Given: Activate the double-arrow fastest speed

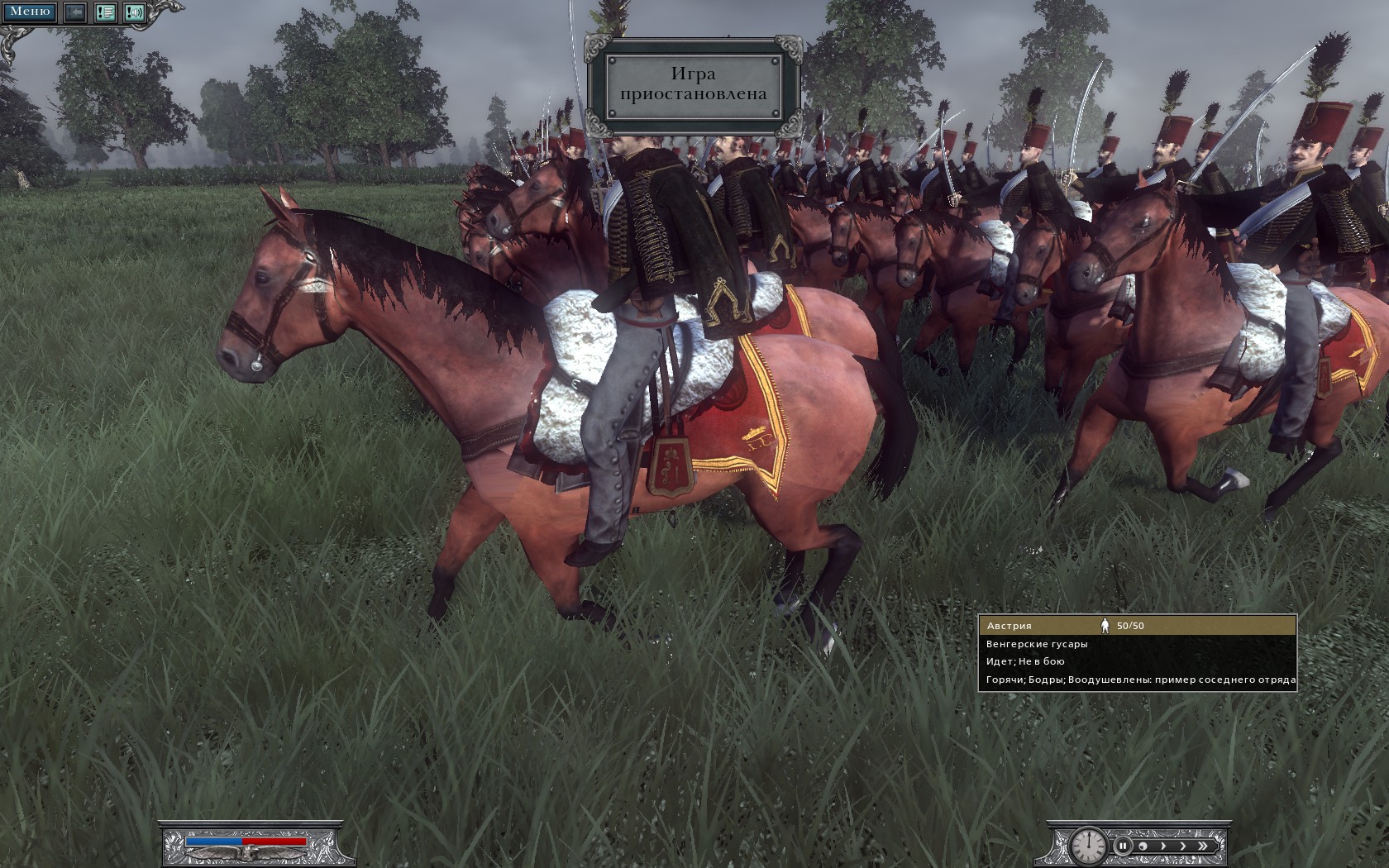Looking at the screenshot, I should [1204, 846].
